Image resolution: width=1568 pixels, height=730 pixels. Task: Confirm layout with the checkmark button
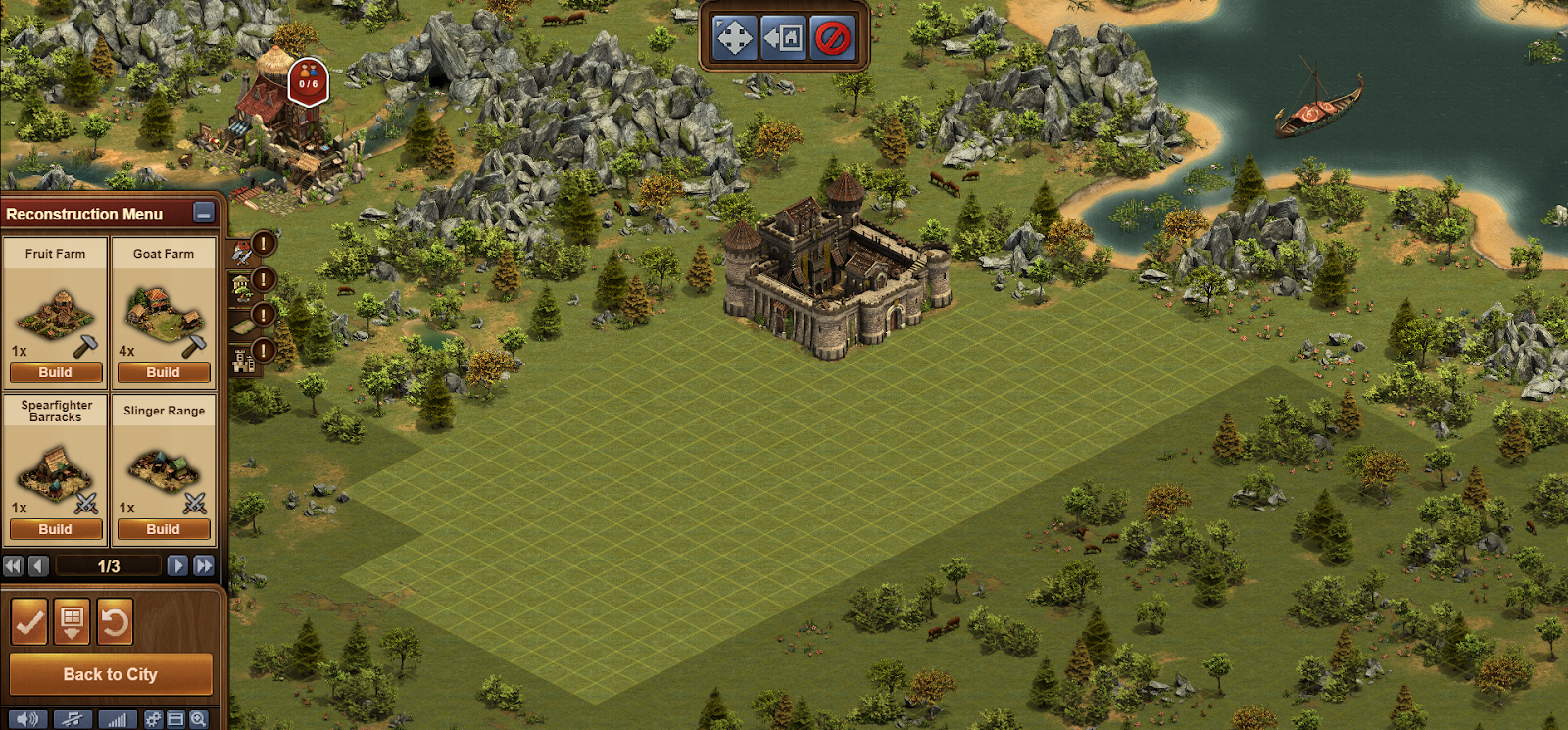(29, 622)
